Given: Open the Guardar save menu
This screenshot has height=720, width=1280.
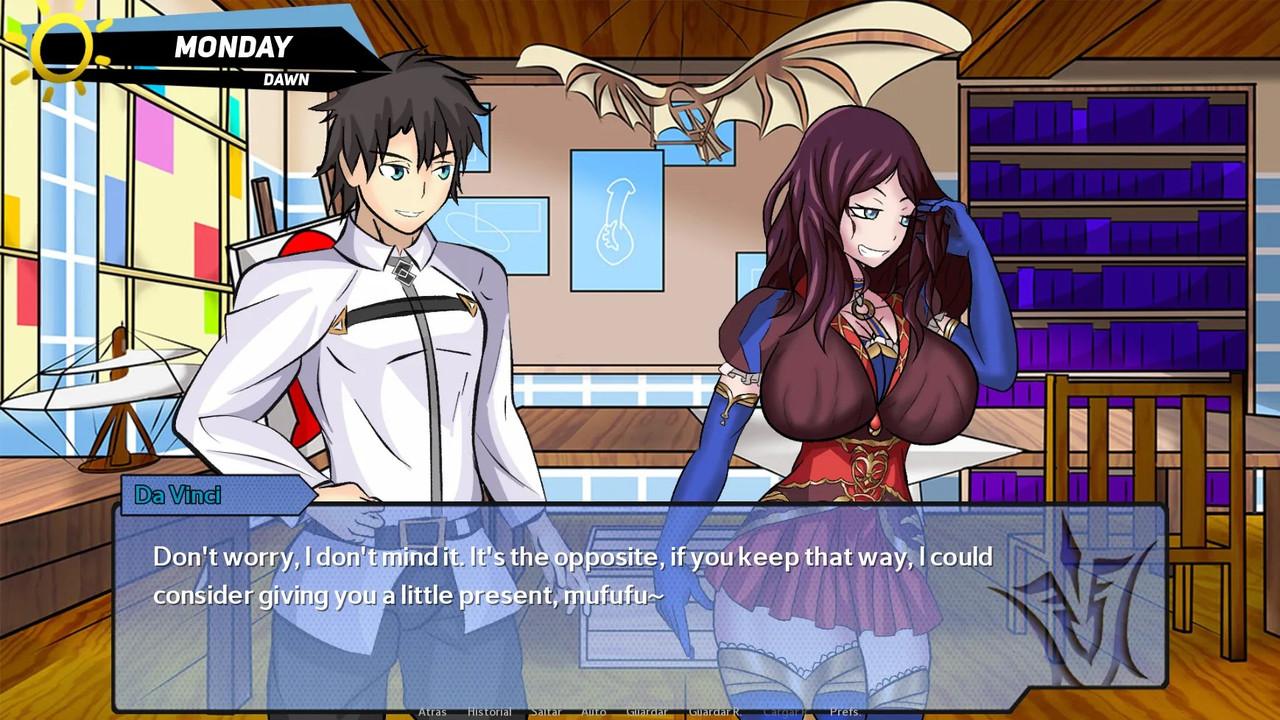Looking at the screenshot, I should coord(646,712).
